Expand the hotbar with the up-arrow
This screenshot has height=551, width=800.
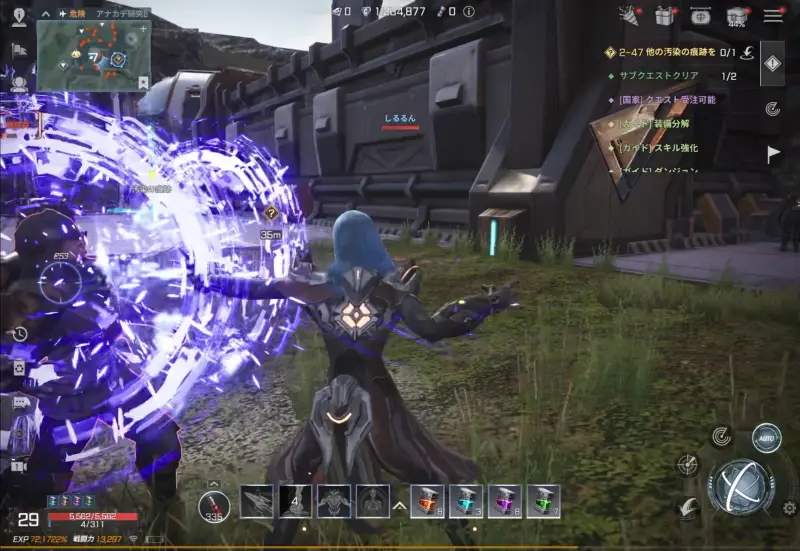399,506
